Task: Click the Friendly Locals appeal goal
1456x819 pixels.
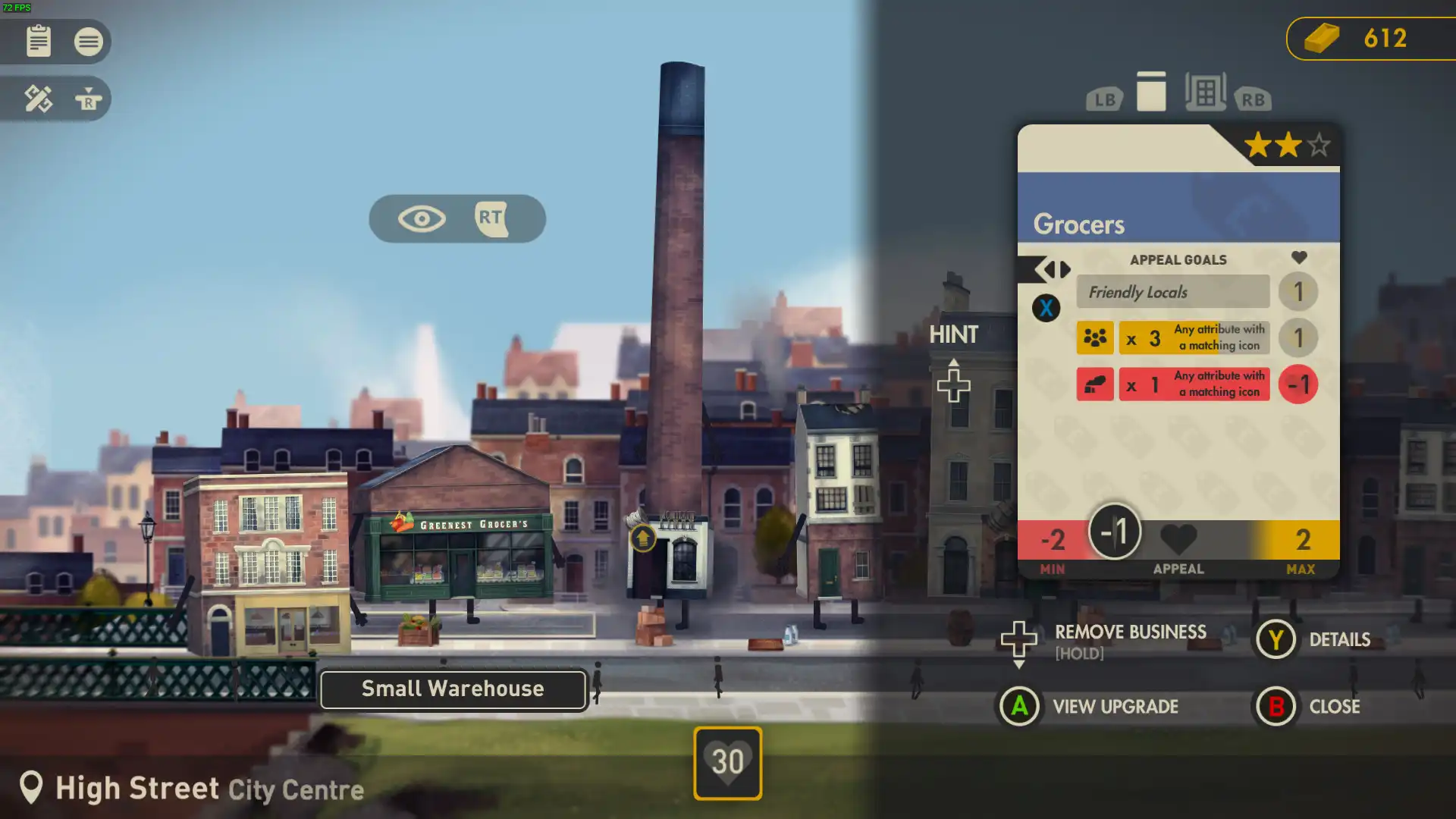Action: point(1173,292)
